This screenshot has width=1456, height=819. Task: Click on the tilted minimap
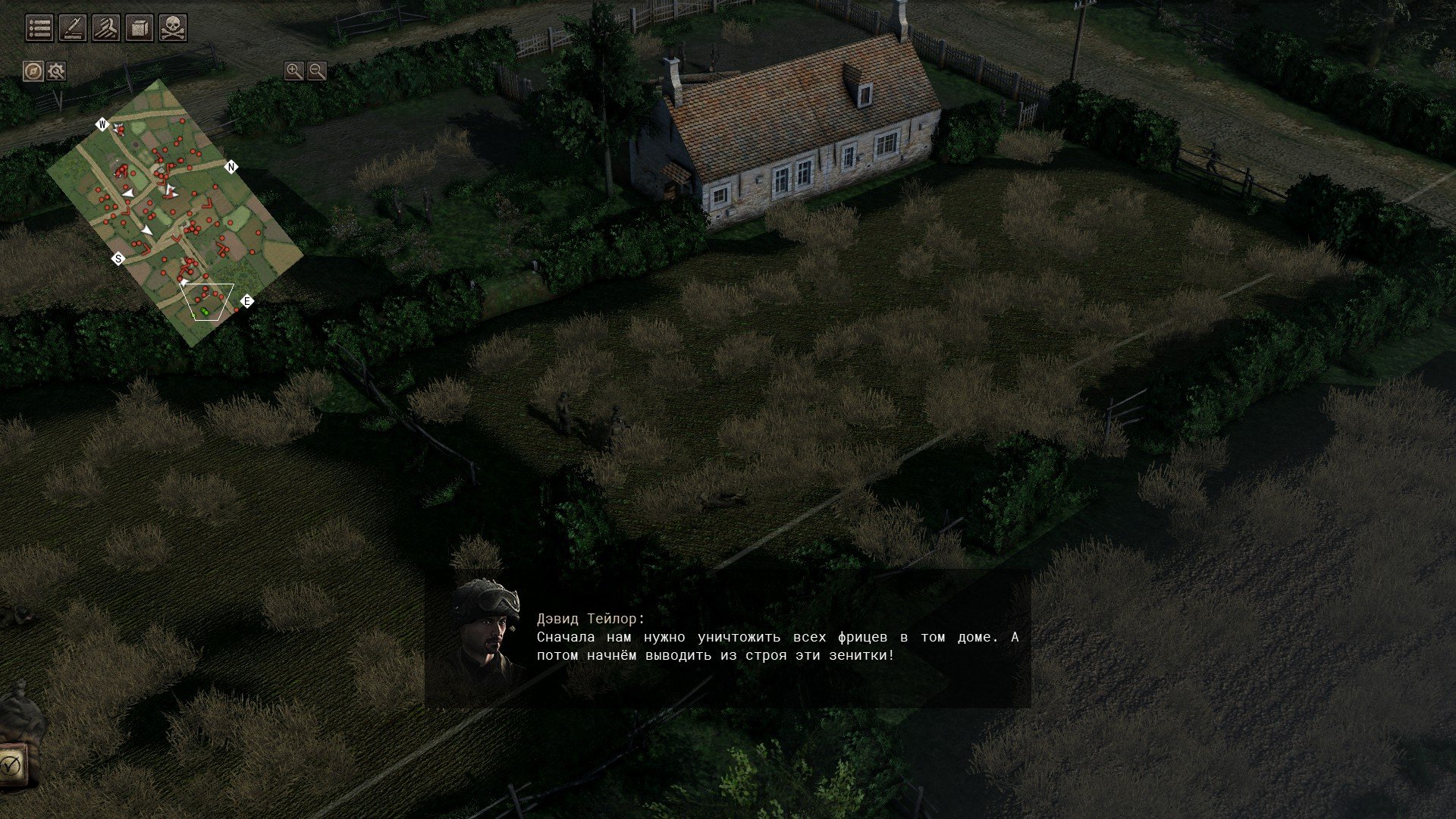coord(174,212)
